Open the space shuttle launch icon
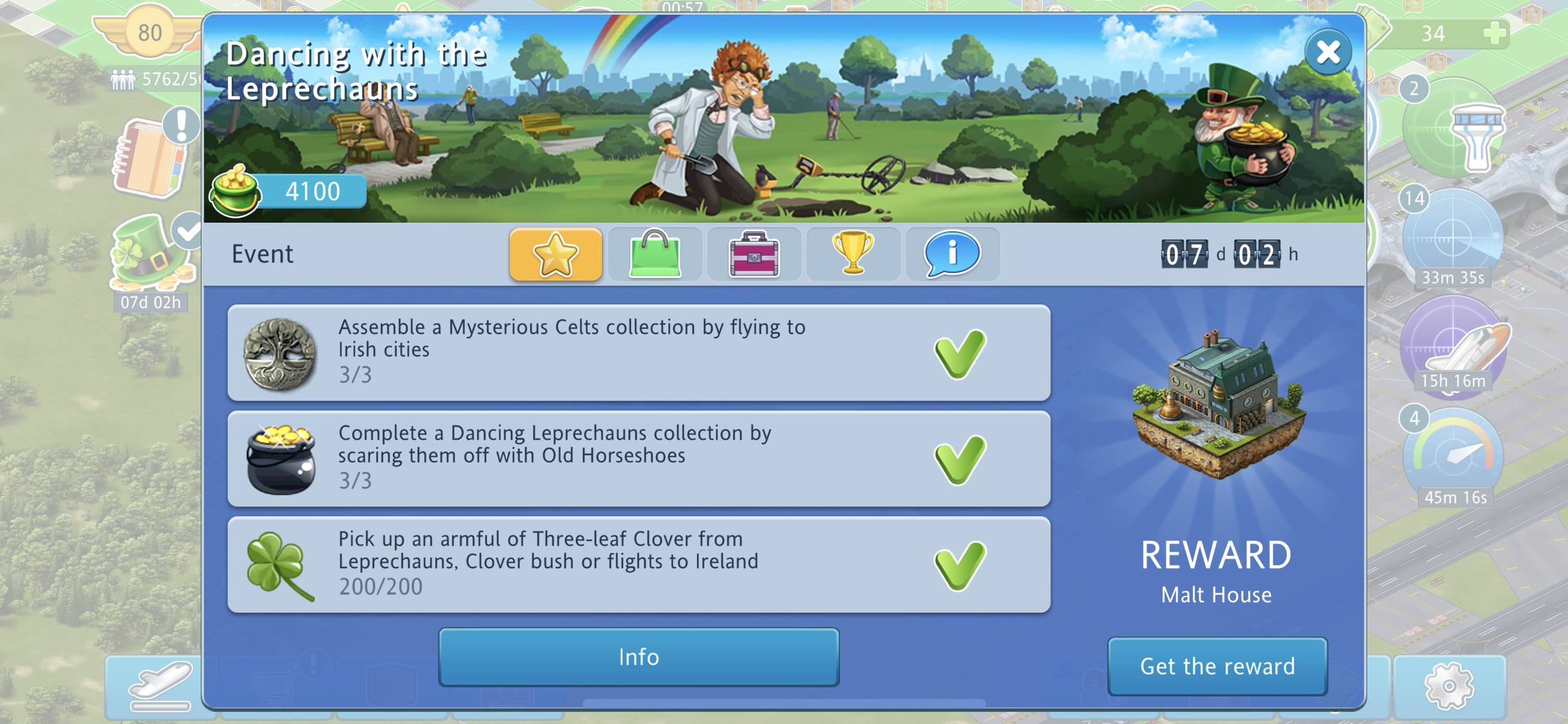1568x724 pixels. click(1453, 344)
